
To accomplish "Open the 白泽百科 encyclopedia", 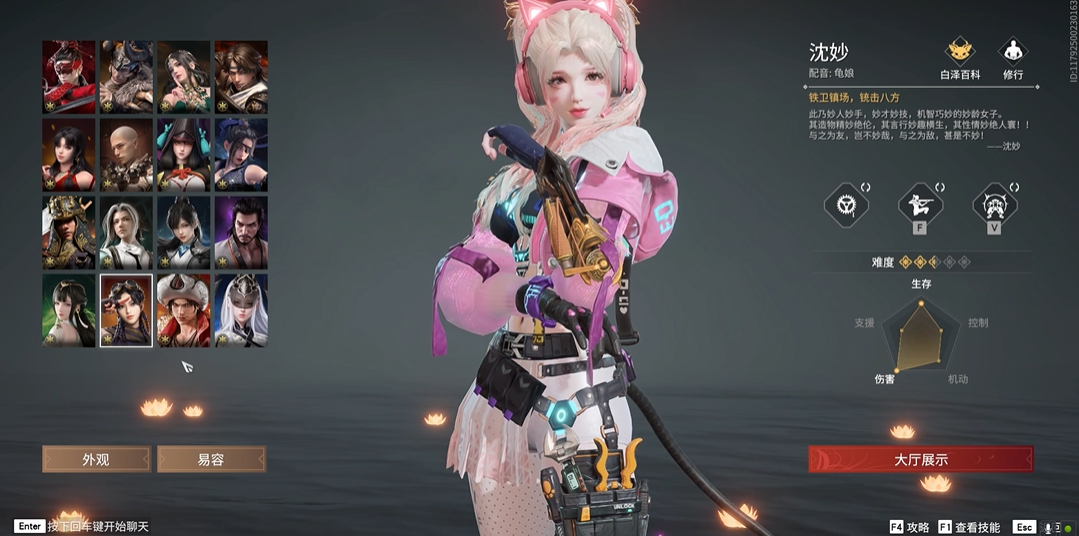I will tap(960, 55).
